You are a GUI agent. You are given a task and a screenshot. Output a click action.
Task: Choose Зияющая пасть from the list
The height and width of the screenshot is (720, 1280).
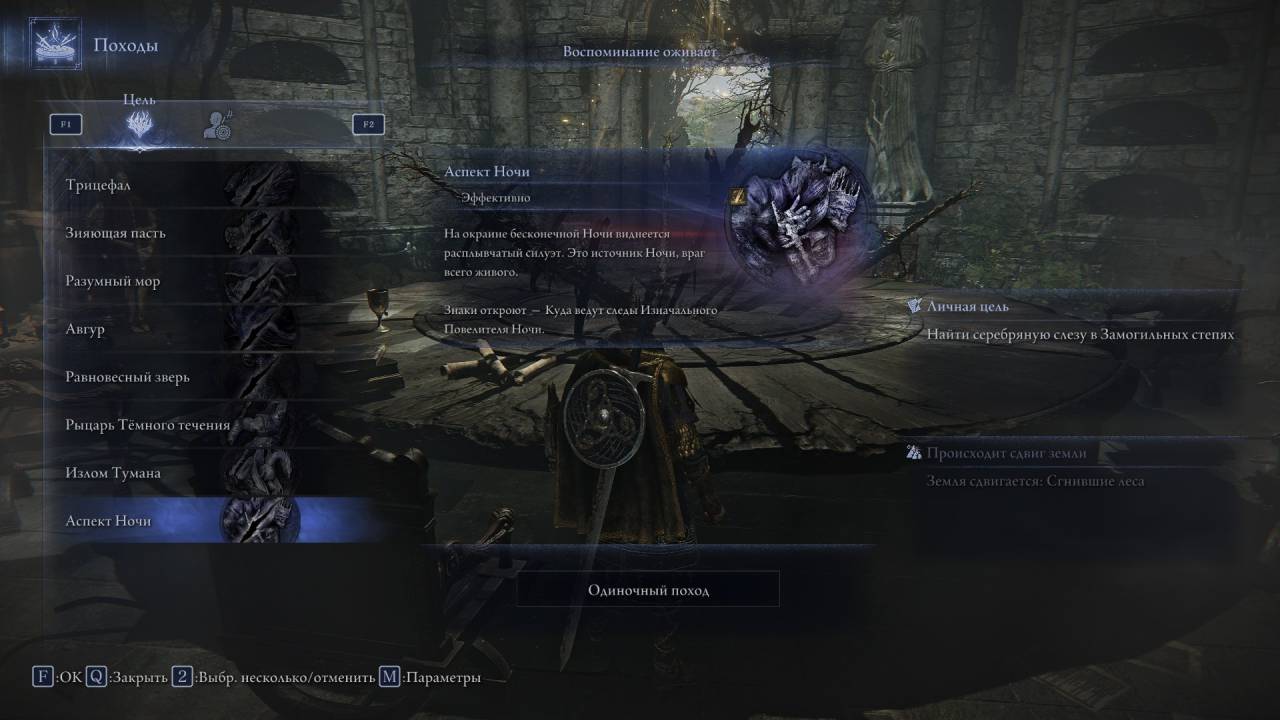click(x=180, y=233)
